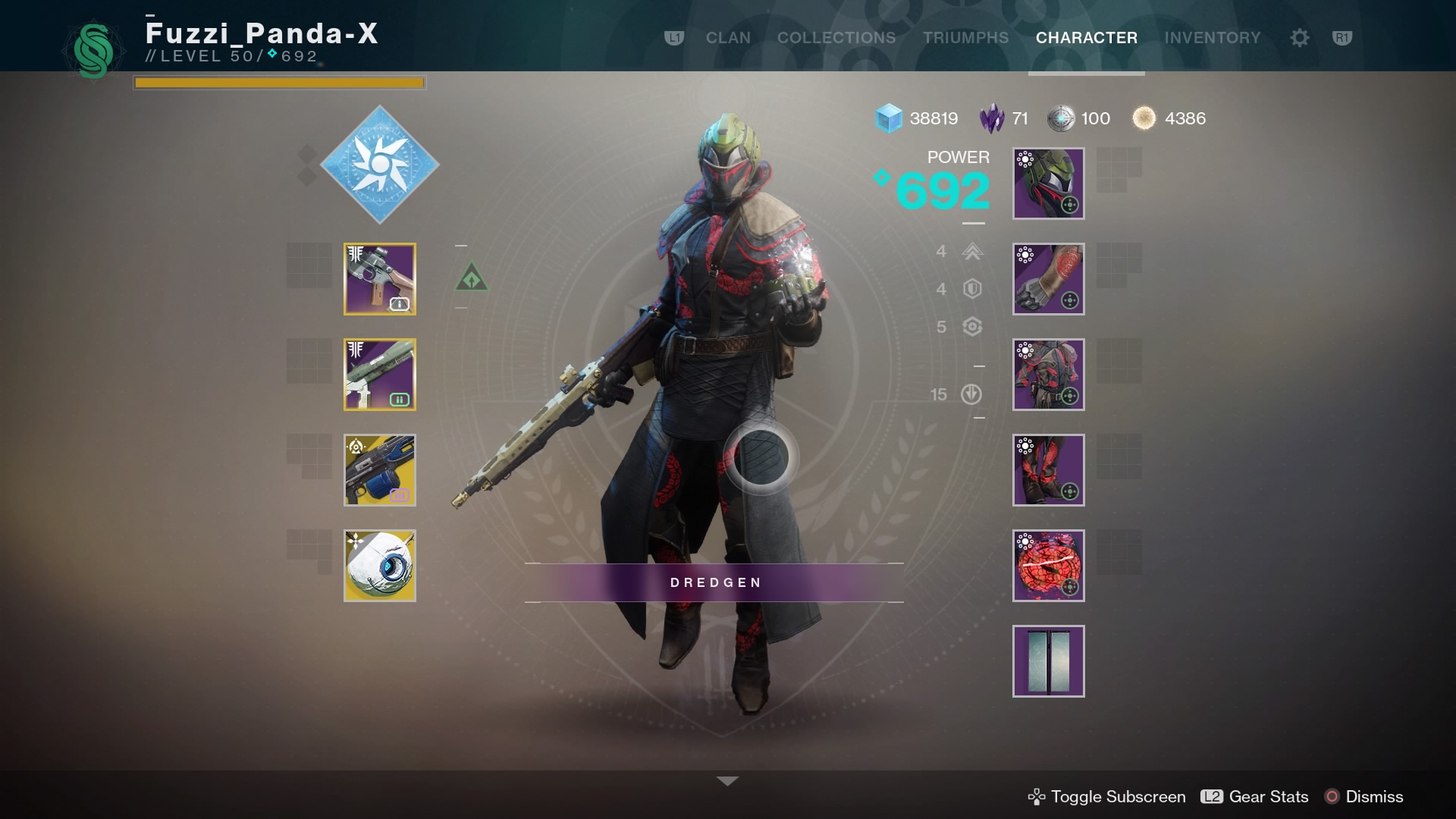Select the red cloak class item
Viewport: 1456px width, 819px height.
coord(1048,566)
